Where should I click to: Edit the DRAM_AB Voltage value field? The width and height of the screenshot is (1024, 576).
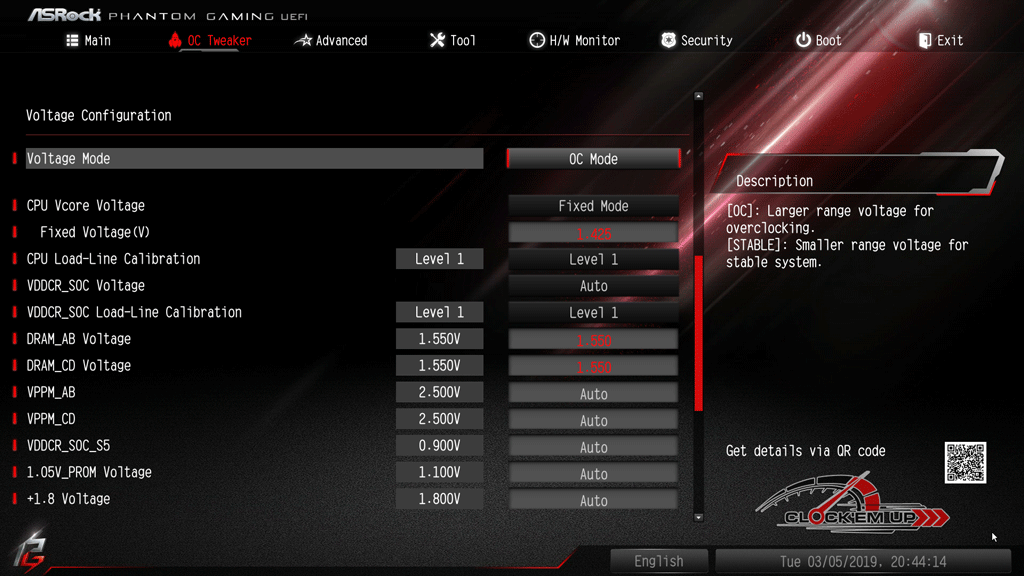tap(593, 340)
